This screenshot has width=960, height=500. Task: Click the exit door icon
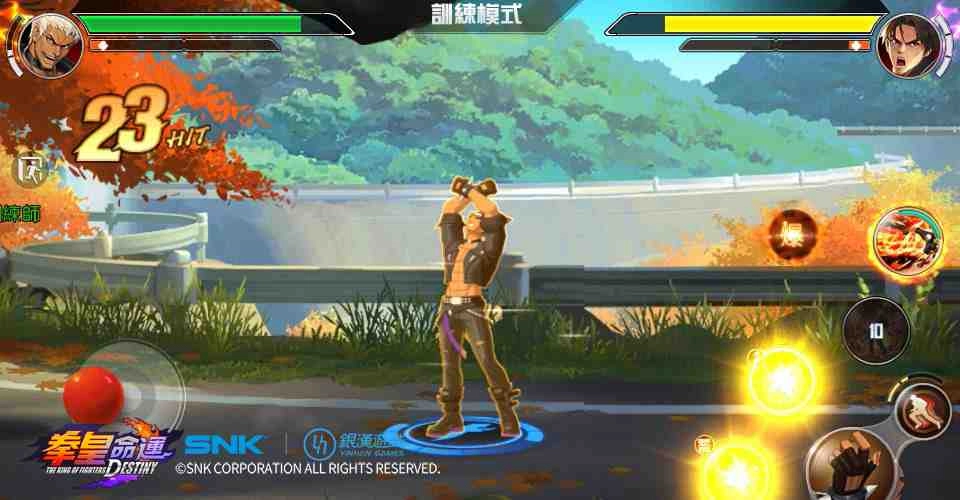tap(28, 169)
